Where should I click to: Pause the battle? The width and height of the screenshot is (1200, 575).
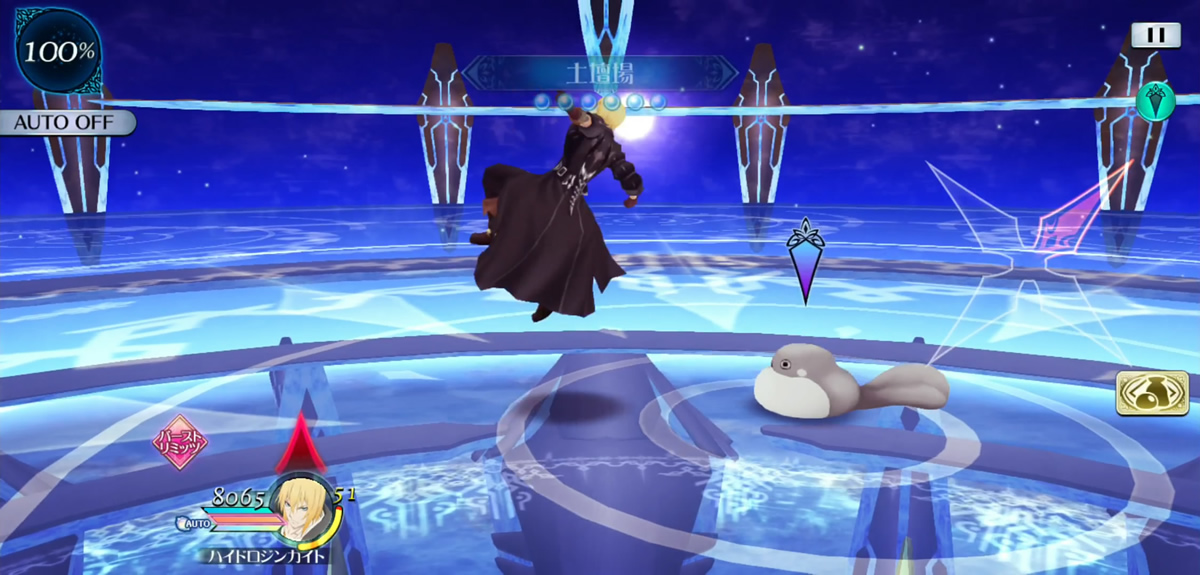[1155, 35]
